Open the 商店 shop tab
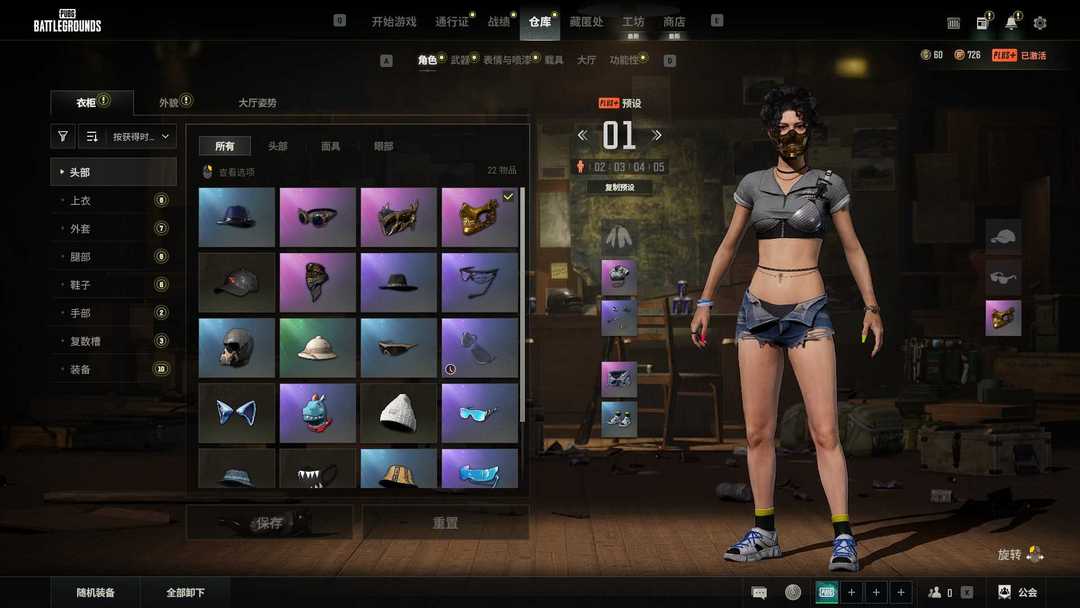 (674, 22)
